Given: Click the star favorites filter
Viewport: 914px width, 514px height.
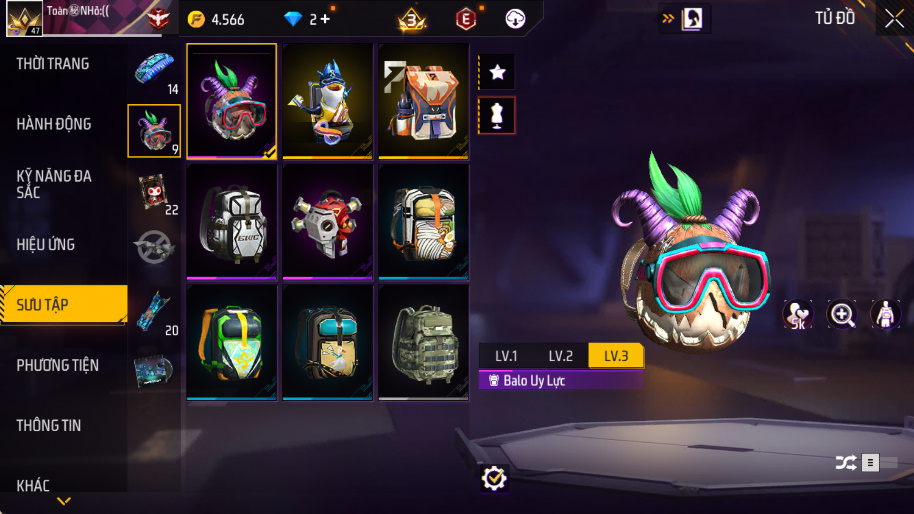Looking at the screenshot, I should click(498, 72).
